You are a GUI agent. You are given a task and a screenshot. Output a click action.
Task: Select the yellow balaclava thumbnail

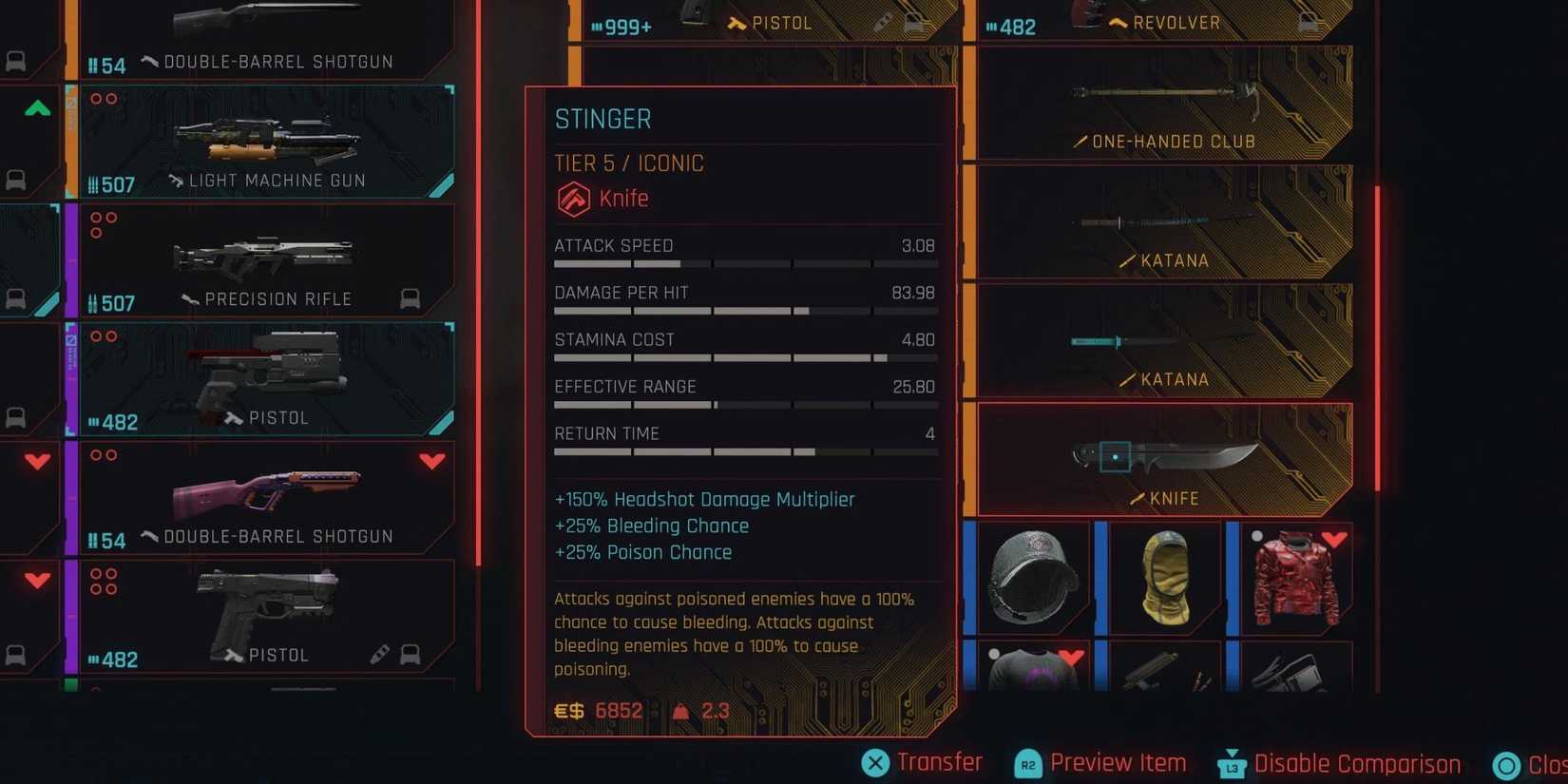coord(1166,577)
